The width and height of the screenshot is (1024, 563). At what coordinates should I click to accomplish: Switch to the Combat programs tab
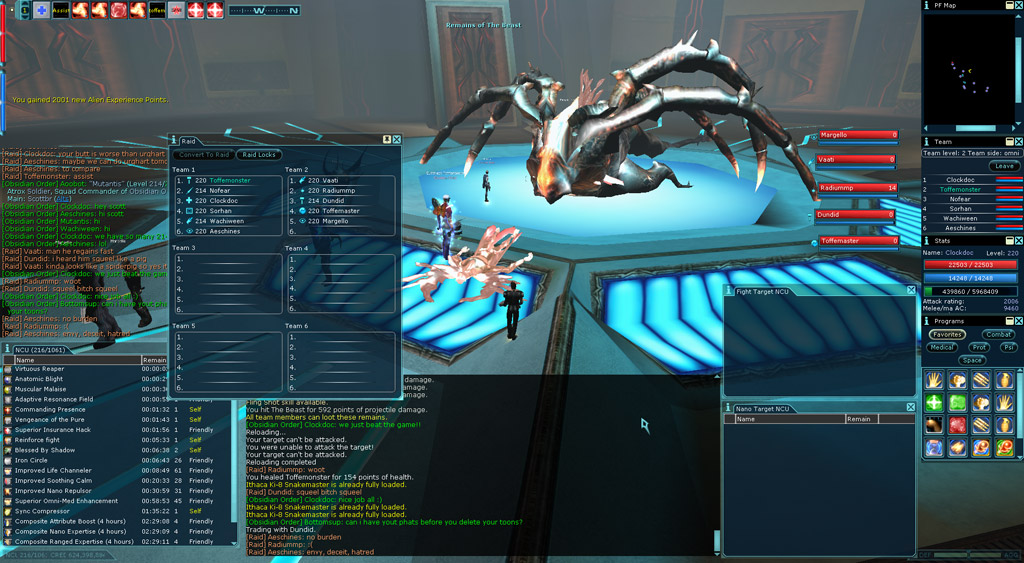pos(998,335)
